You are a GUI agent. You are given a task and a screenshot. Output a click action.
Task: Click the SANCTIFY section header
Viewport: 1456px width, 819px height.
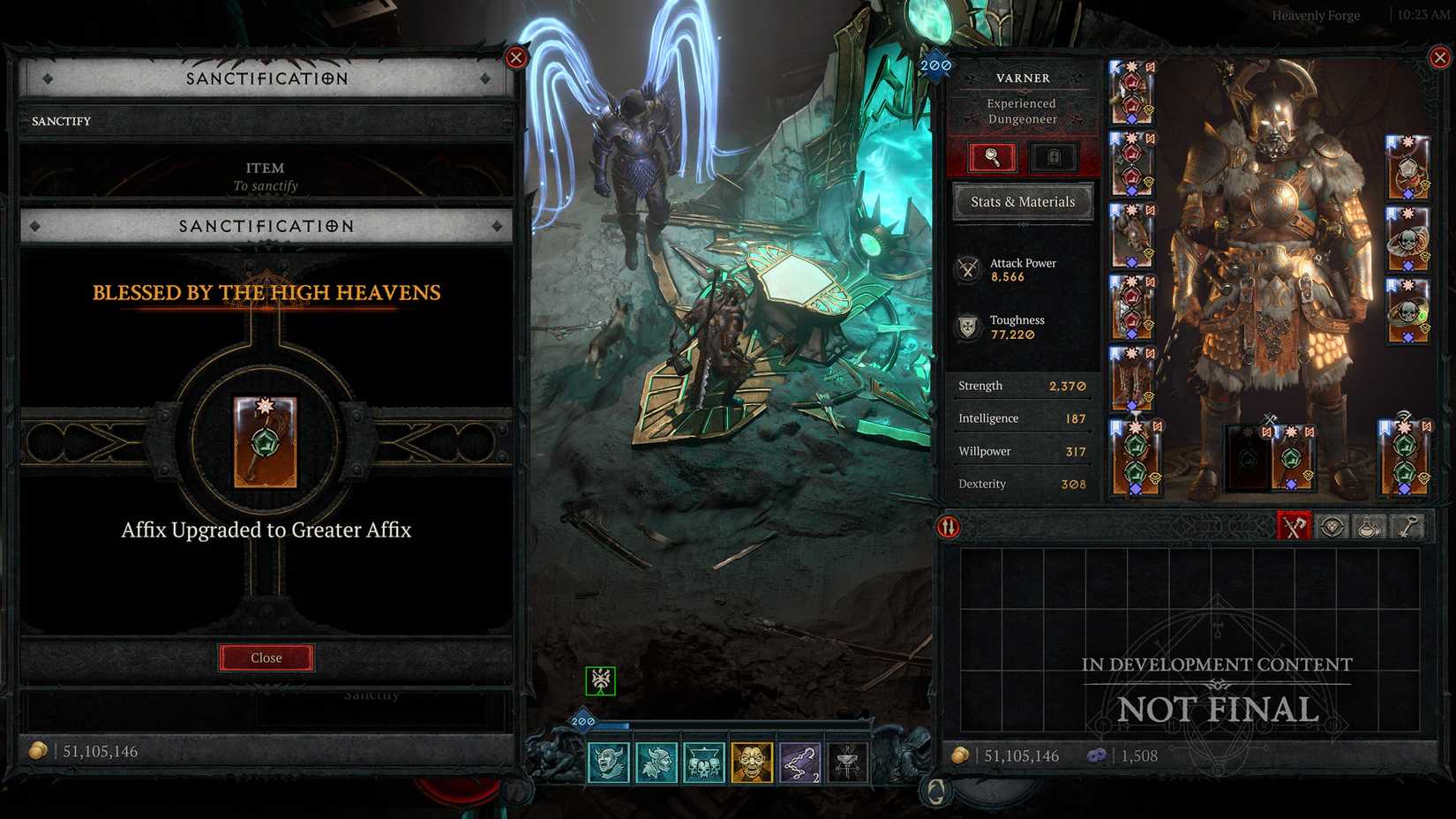pyautogui.click(x=60, y=121)
